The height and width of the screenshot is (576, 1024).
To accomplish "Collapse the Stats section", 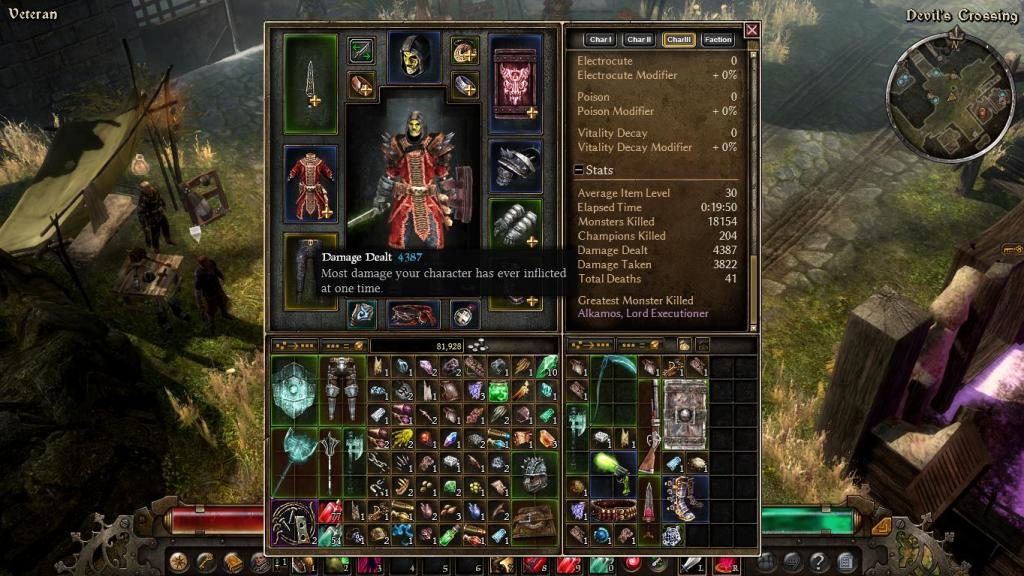I will (579, 171).
